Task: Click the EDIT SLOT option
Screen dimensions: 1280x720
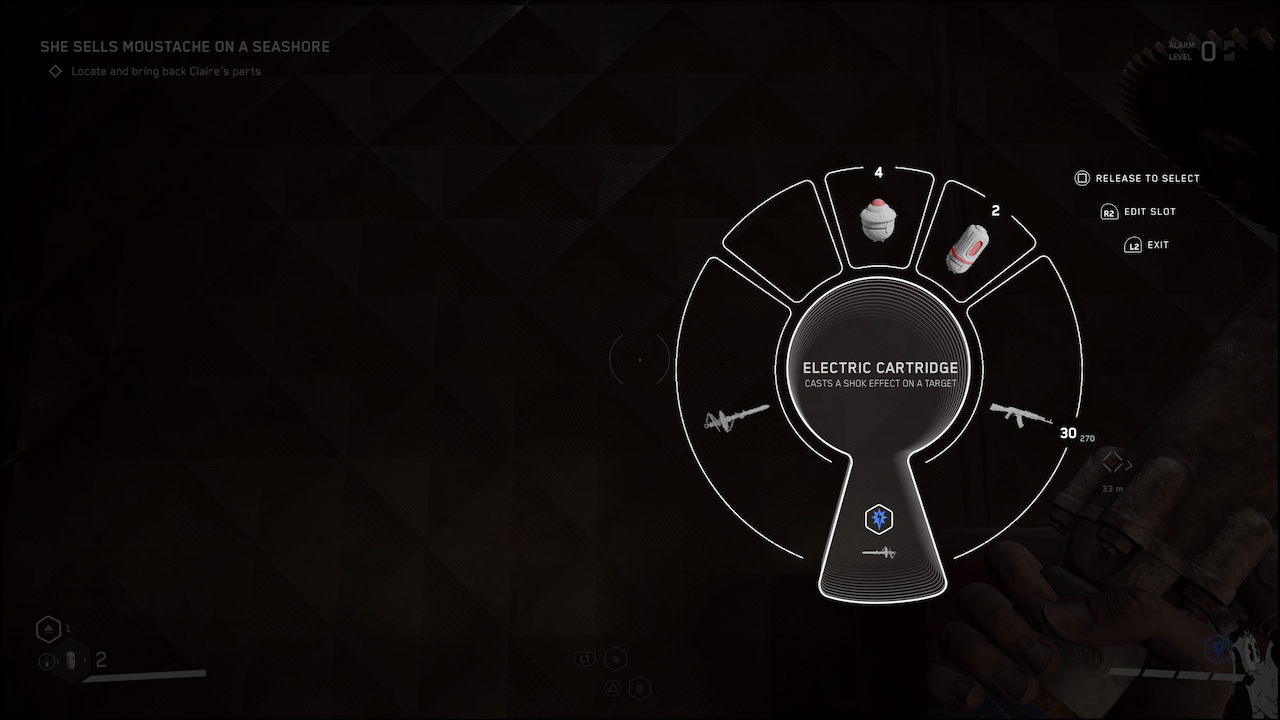Action: tap(1140, 212)
